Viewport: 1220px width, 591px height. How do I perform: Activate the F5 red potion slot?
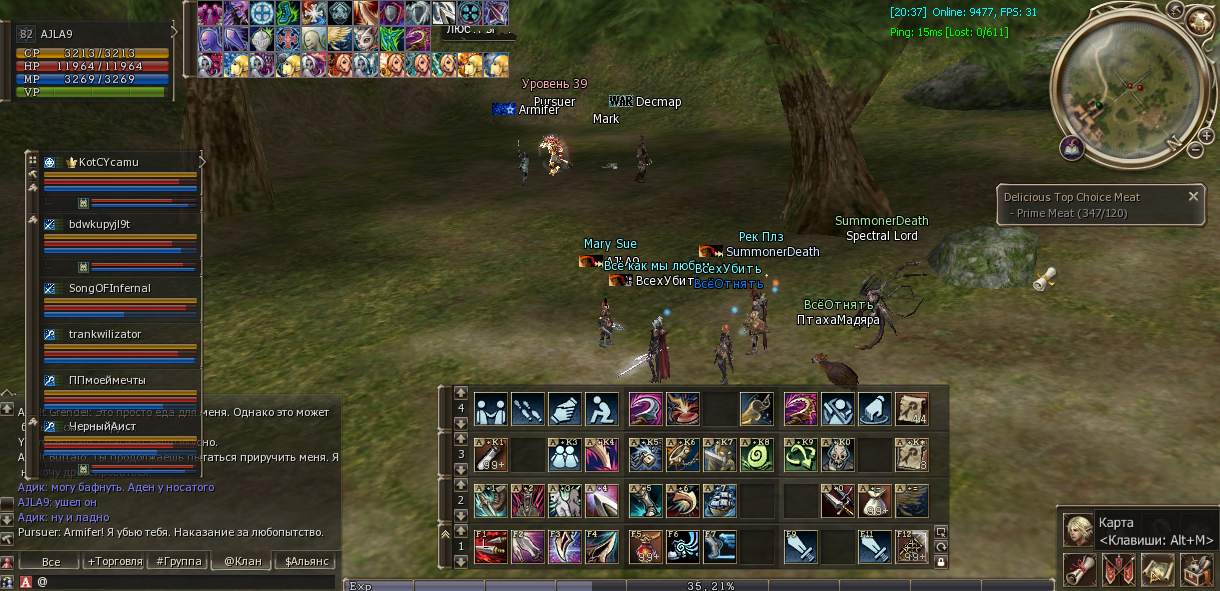646,547
